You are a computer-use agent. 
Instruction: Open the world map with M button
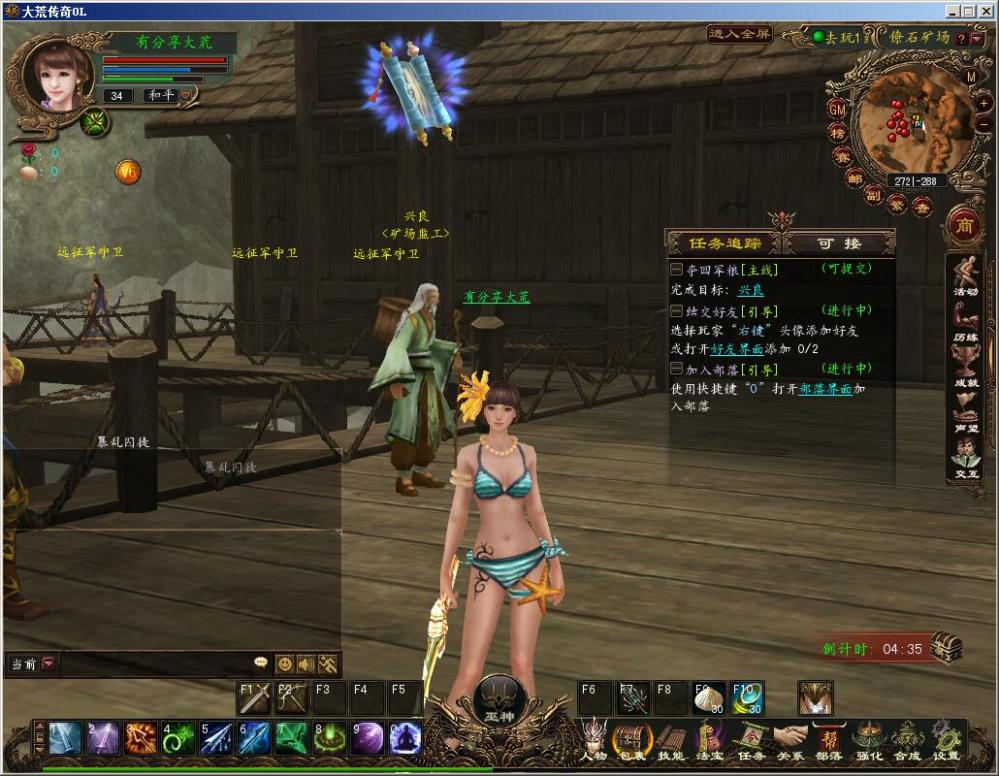point(970,77)
